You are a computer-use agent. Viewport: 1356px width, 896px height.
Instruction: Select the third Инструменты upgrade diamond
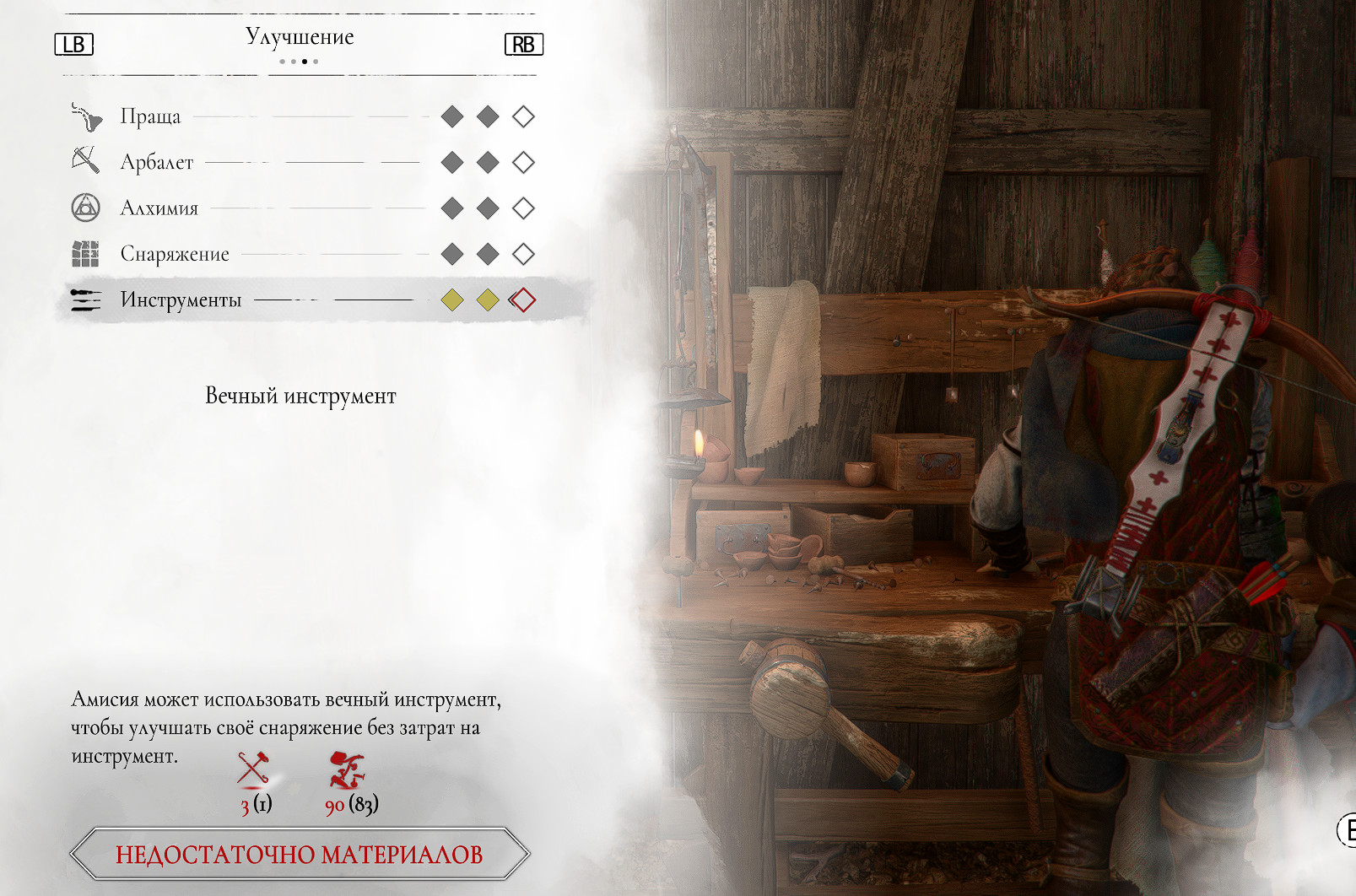point(523,300)
